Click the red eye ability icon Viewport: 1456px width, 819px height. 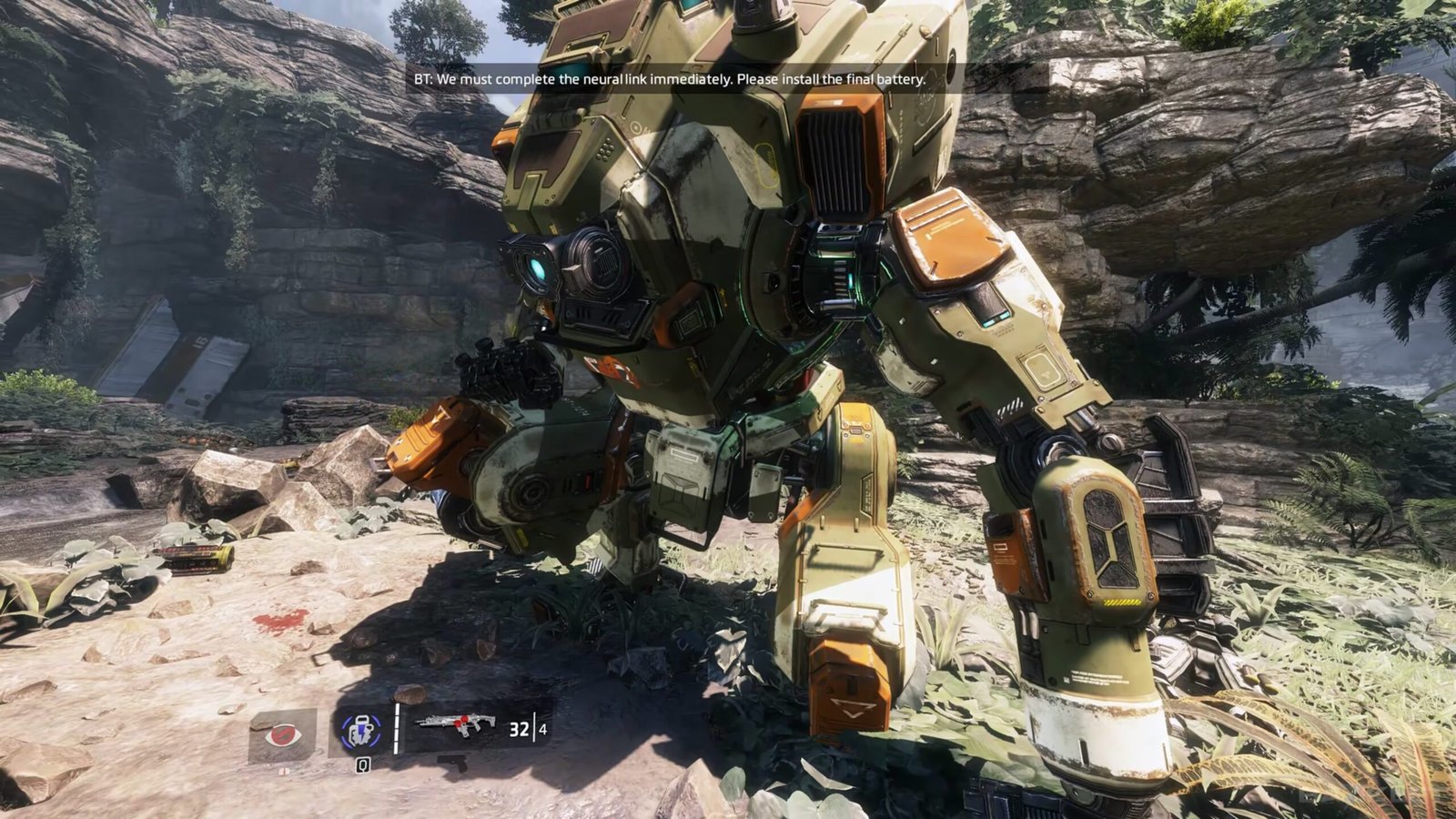click(x=282, y=733)
